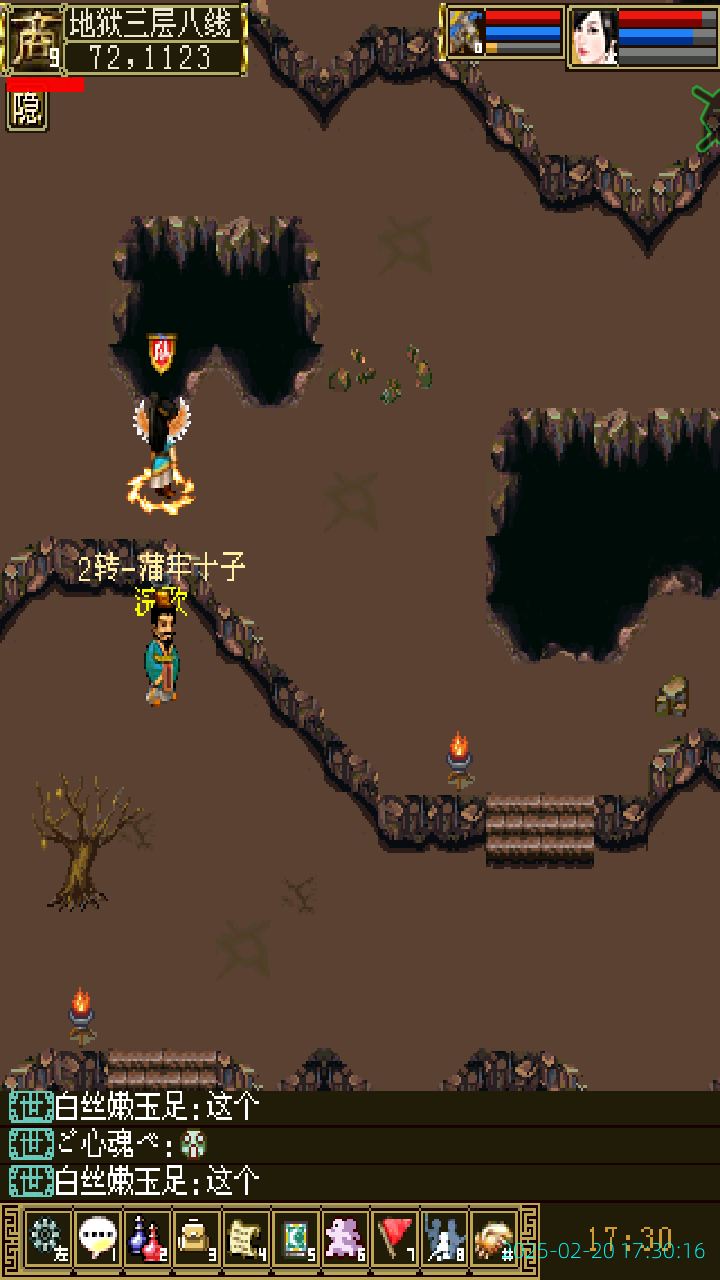The image size is (720, 1280).
Task: Open the scroll quest log
Action: [x=246, y=1240]
